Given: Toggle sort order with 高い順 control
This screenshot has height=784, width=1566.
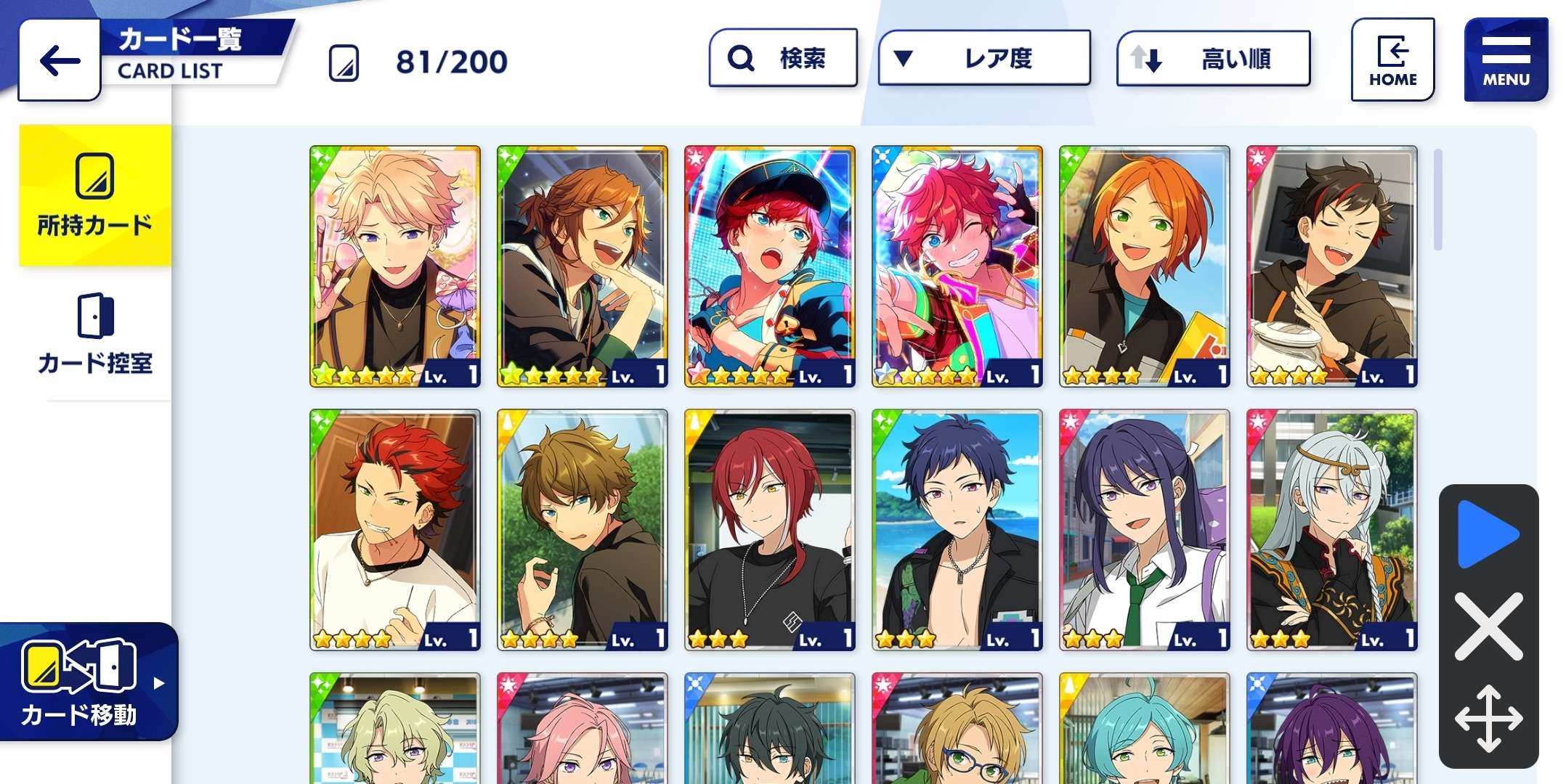Looking at the screenshot, I should coord(1212,61).
